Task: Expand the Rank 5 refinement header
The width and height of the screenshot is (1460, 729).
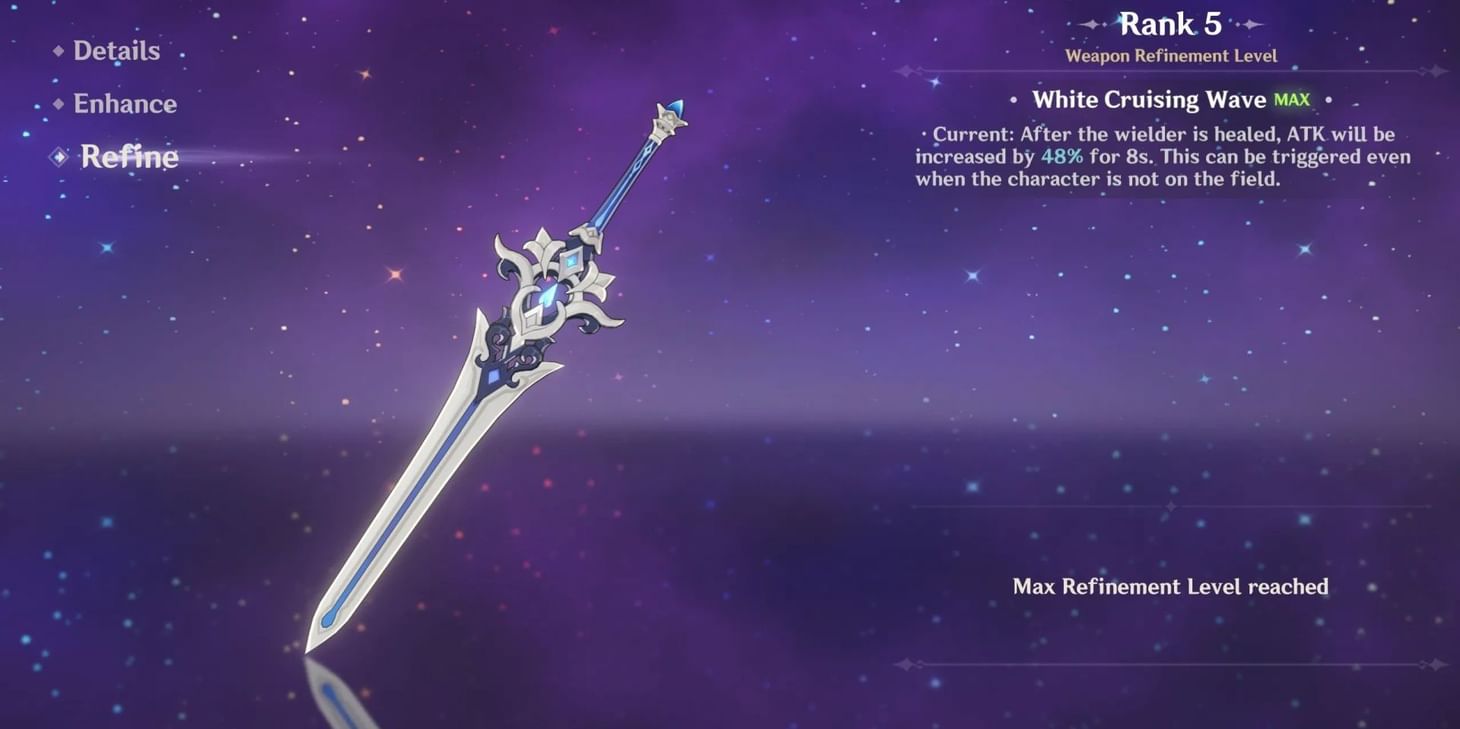Action: (x=1168, y=23)
